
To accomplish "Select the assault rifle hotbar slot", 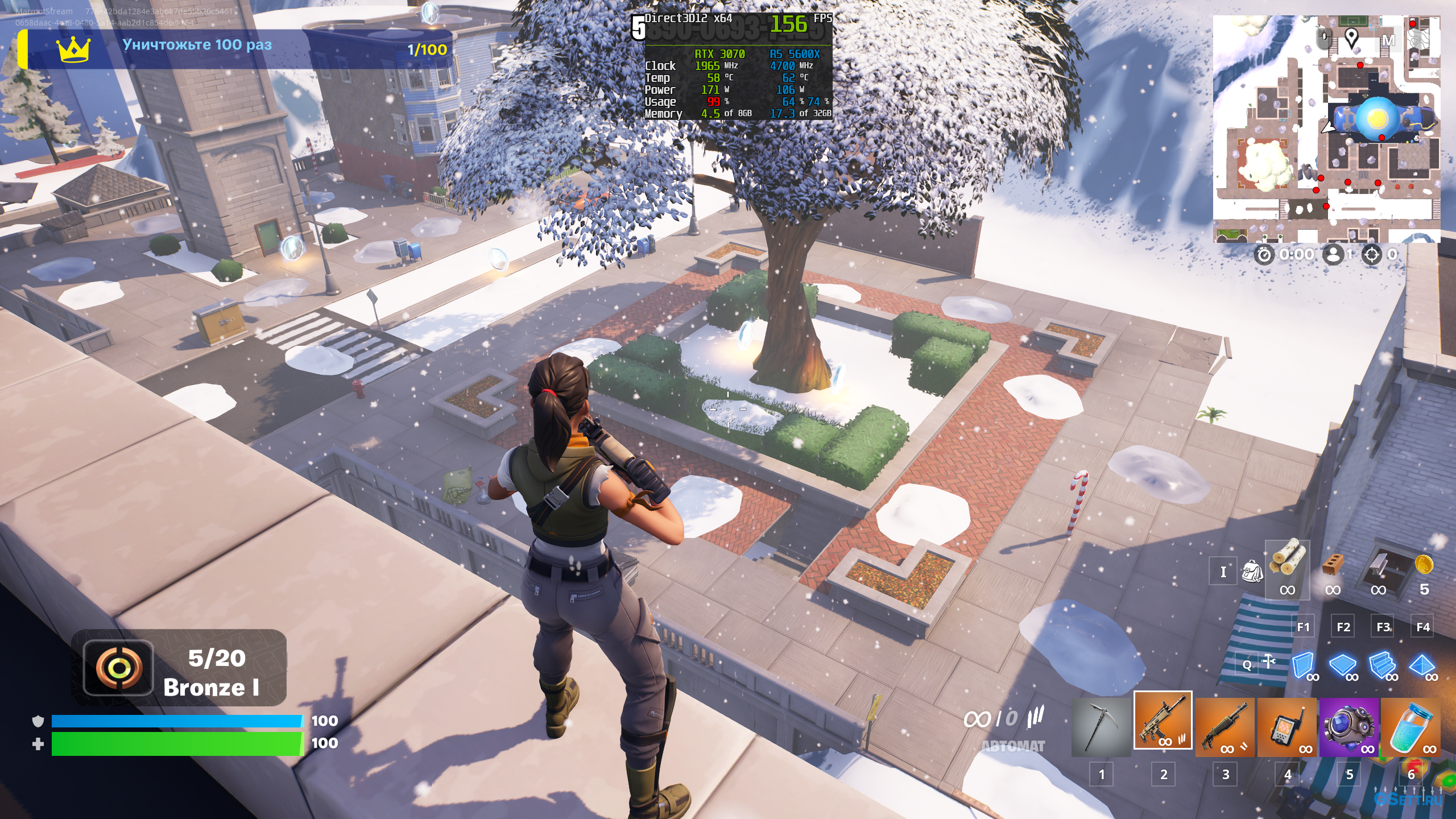I will 1163,720.
